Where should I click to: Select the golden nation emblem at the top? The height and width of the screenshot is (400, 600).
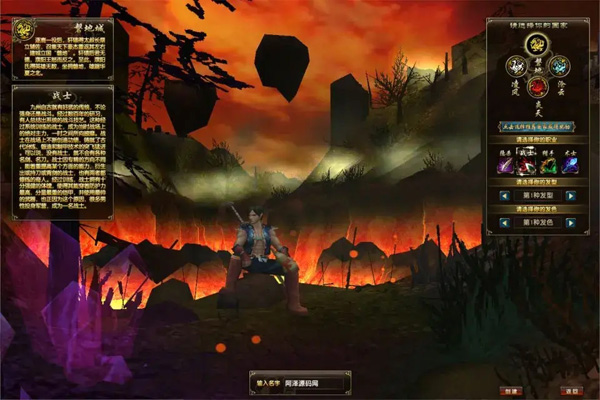(535, 44)
